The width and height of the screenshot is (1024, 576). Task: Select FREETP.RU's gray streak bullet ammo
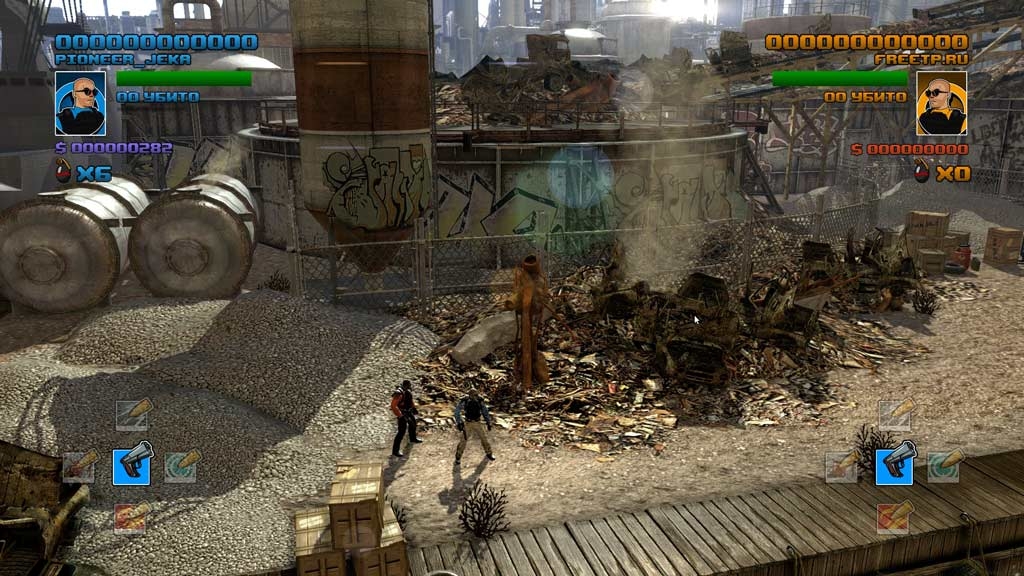pyautogui.click(x=894, y=415)
